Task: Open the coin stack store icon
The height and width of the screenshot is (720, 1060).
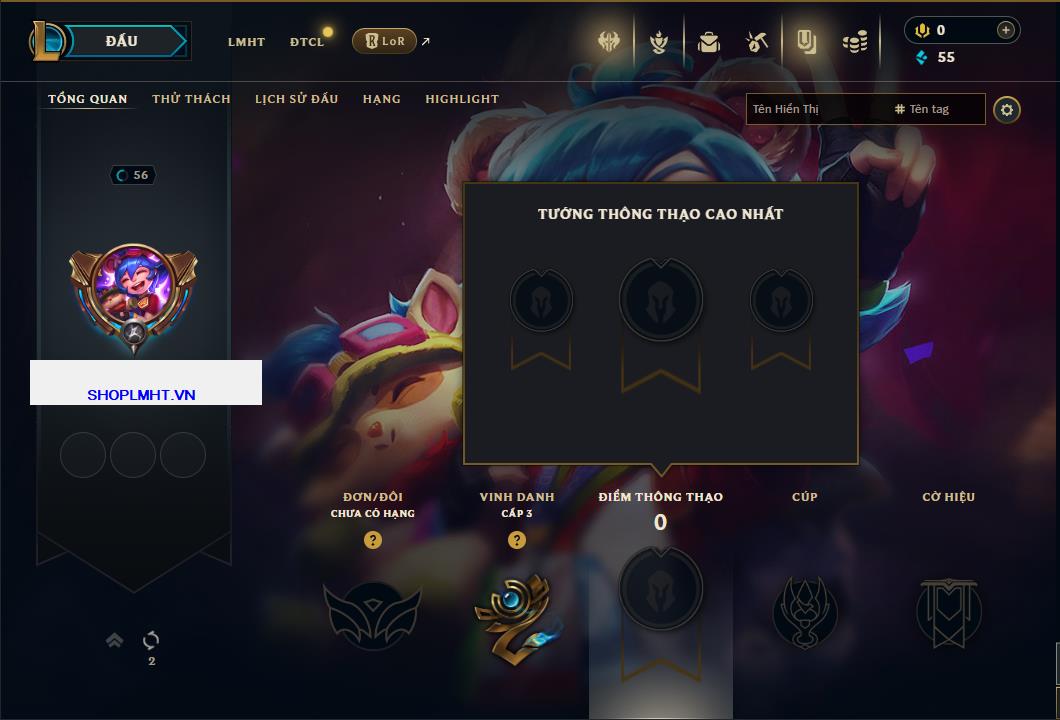Action: (854, 42)
